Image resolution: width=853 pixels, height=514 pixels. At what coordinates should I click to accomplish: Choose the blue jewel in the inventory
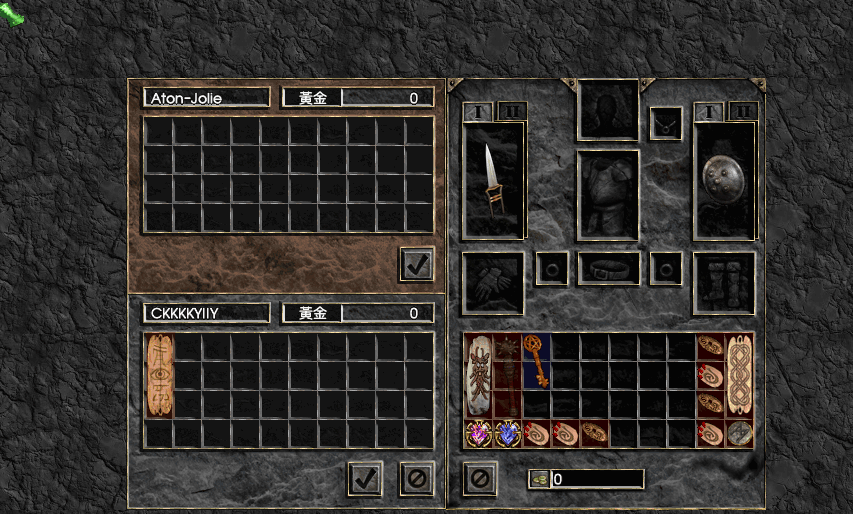click(508, 433)
